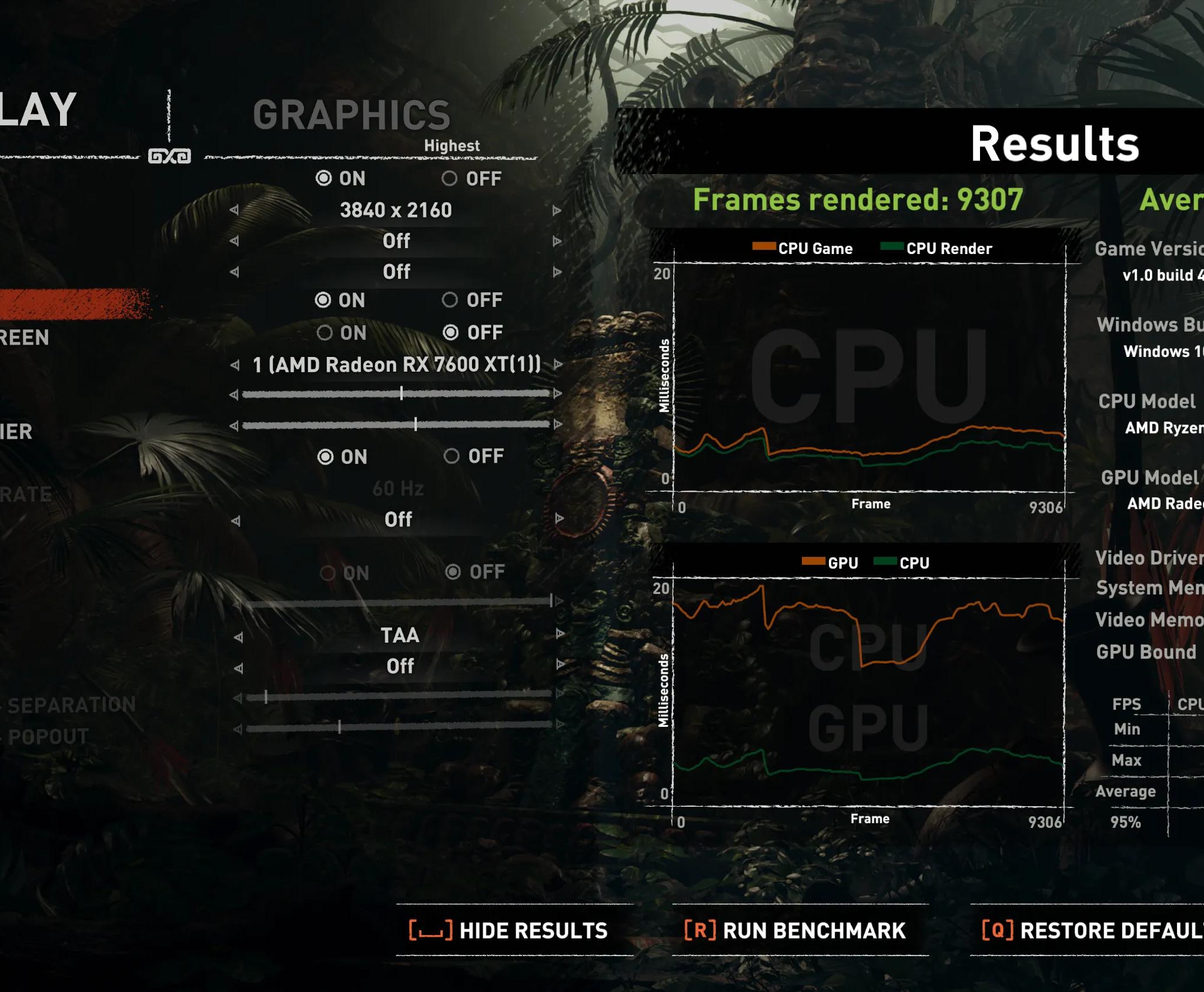Enable ON for the setting currently set OFF
Screen dimensions: 1204x992
(x=324, y=332)
